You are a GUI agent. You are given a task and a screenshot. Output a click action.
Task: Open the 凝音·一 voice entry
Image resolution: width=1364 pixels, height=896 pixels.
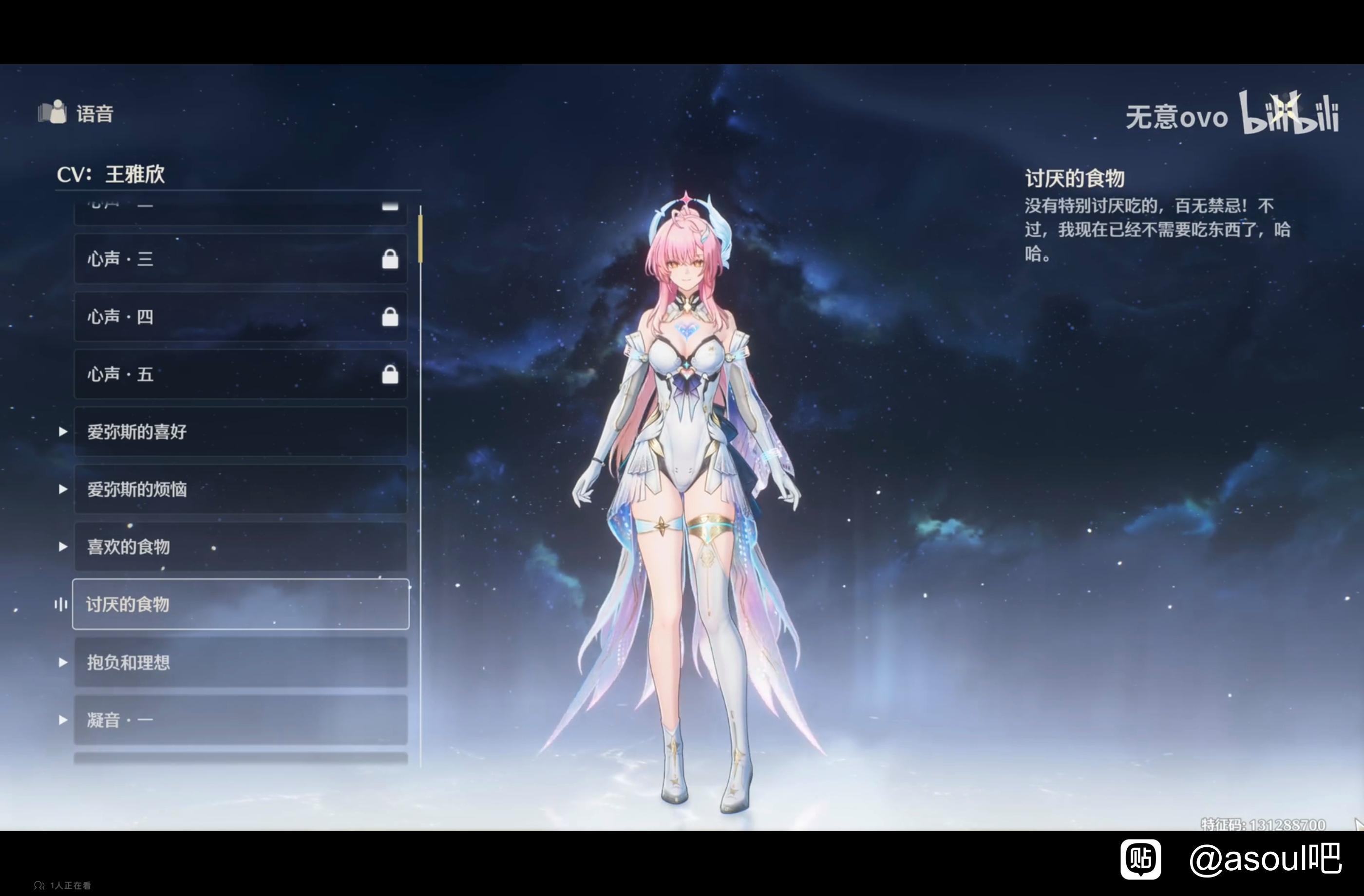click(240, 720)
